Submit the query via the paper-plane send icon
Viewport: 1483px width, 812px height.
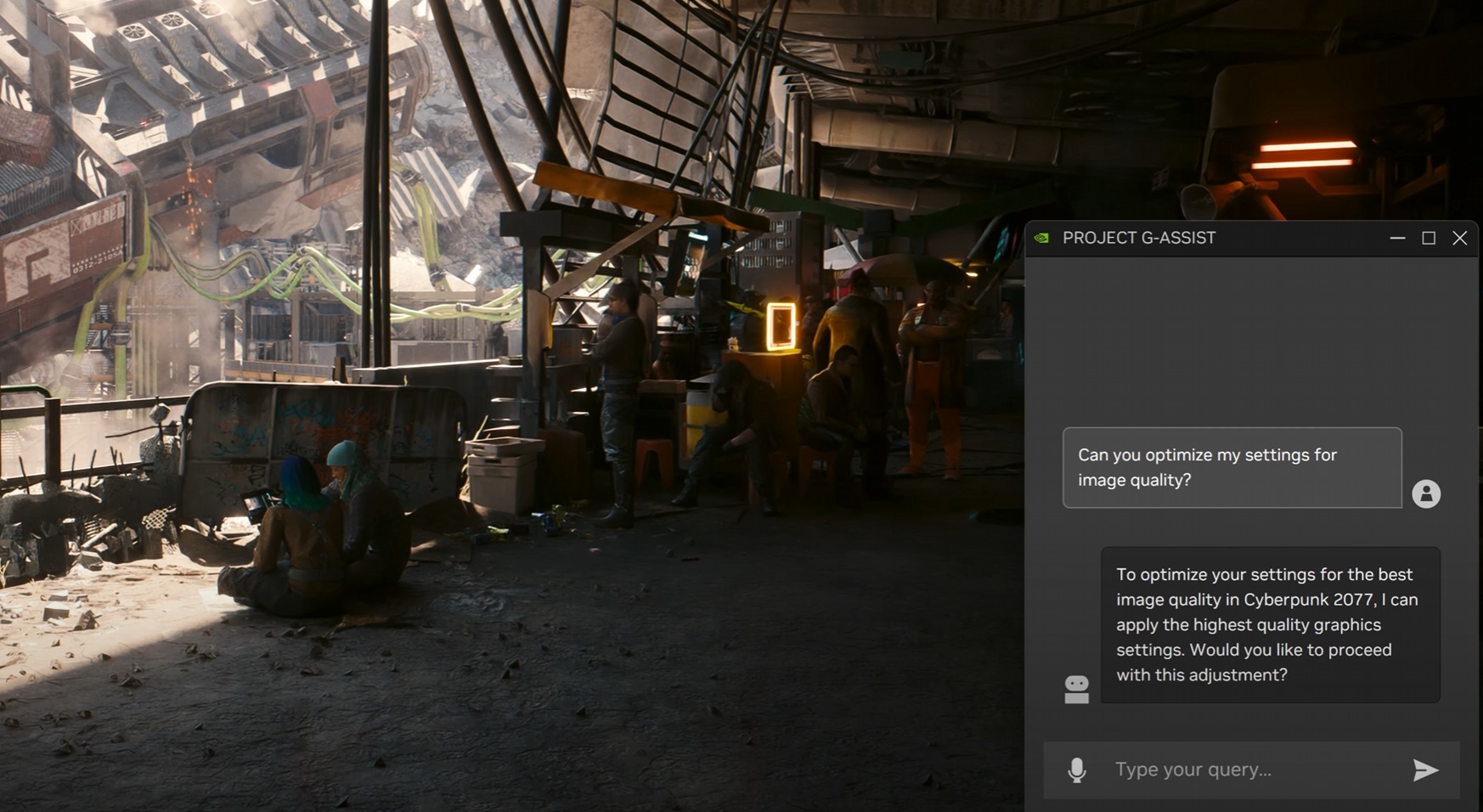pos(1426,770)
